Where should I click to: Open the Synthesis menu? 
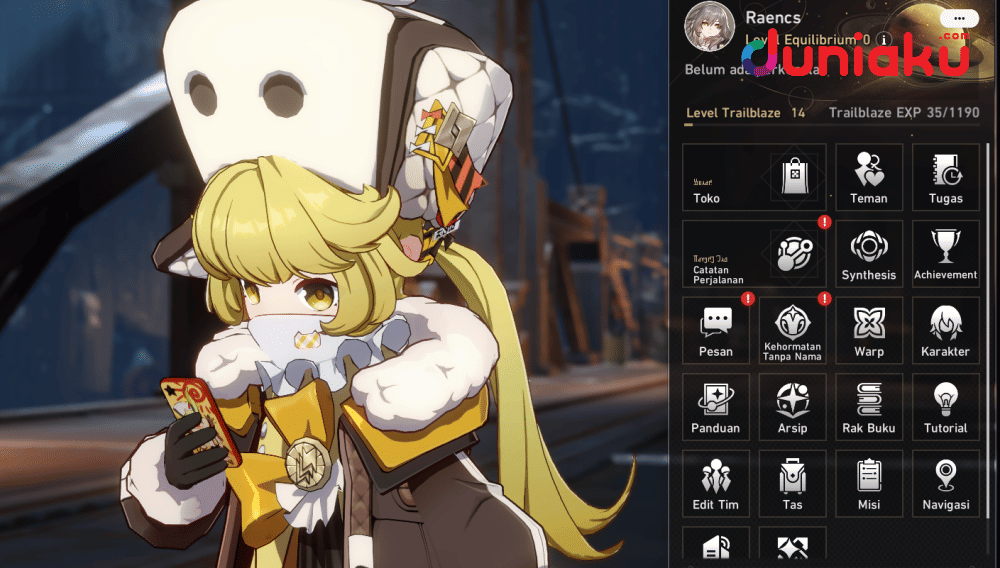[869, 255]
